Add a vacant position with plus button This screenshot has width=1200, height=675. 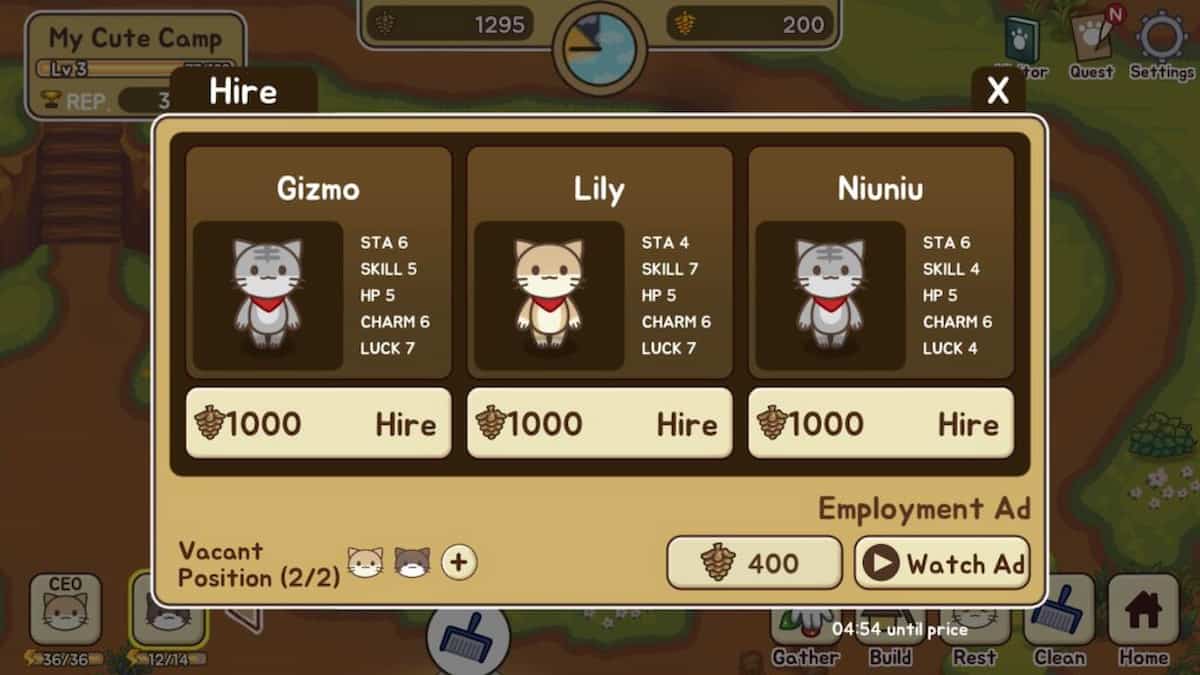(x=459, y=563)
